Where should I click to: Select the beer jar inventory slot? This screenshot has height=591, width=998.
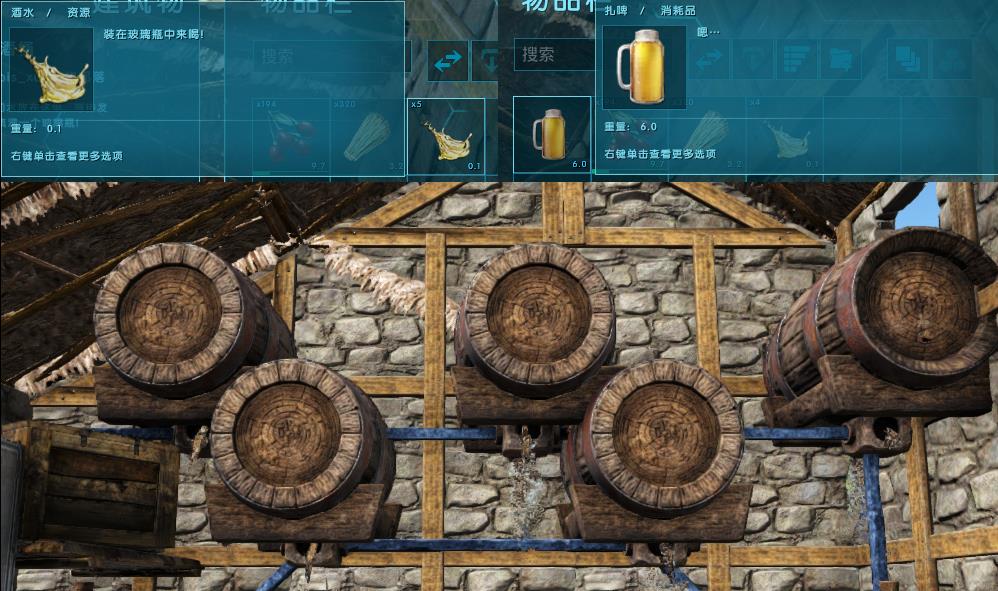click(x=552, y=134)
